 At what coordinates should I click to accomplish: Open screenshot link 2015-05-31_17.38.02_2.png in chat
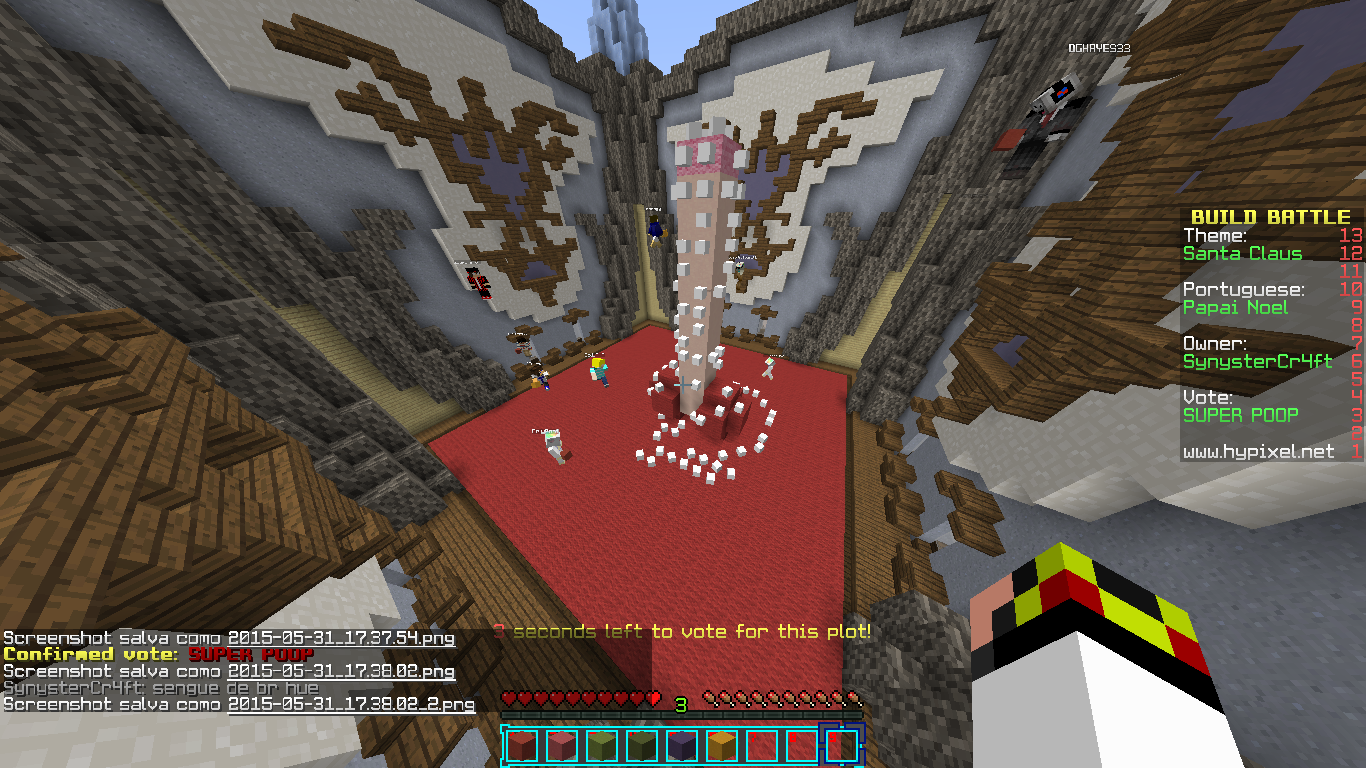click(x=351, y=704)
